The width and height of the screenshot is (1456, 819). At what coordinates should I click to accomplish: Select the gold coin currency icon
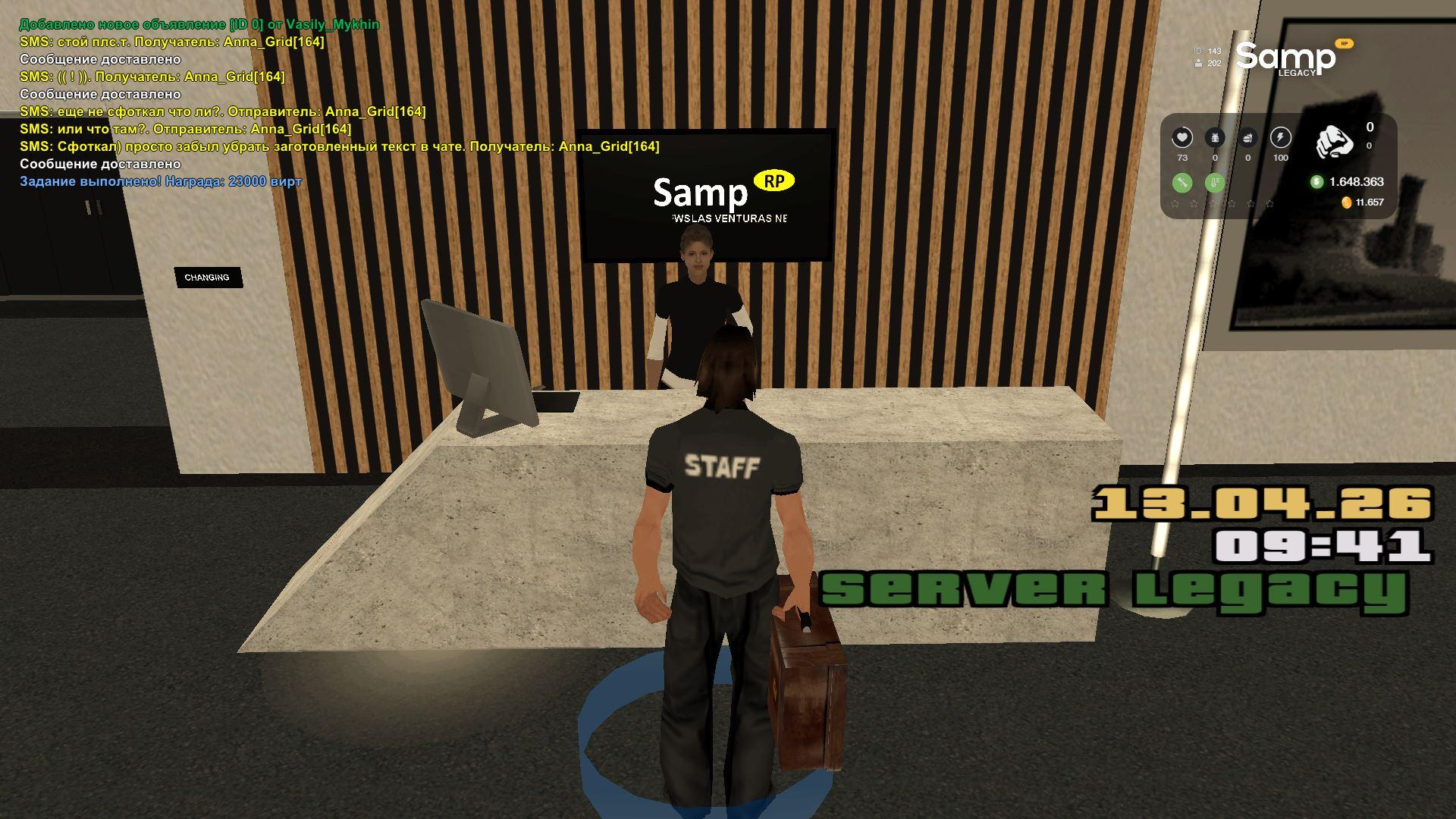coord(1347,202)
